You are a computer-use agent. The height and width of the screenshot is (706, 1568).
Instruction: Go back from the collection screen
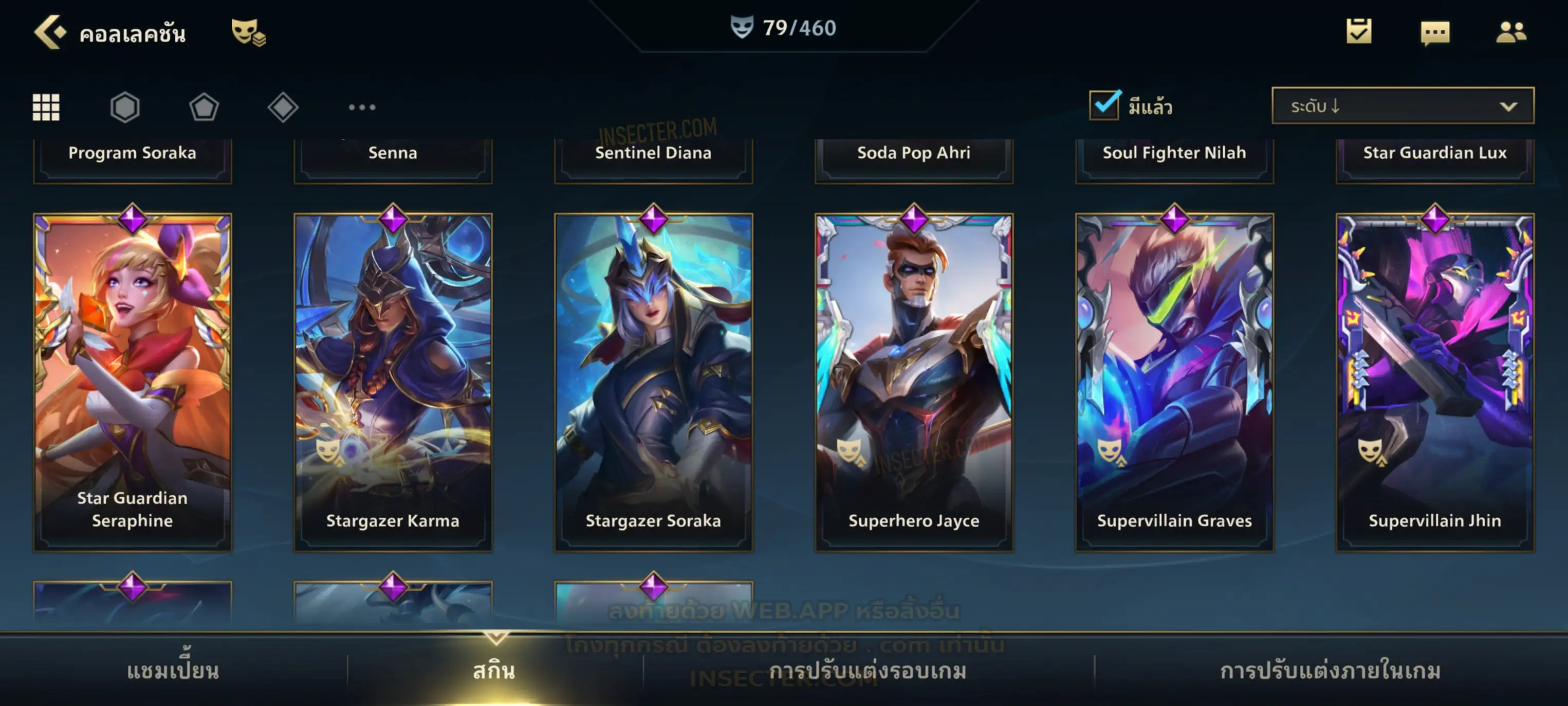coord(50,32)
